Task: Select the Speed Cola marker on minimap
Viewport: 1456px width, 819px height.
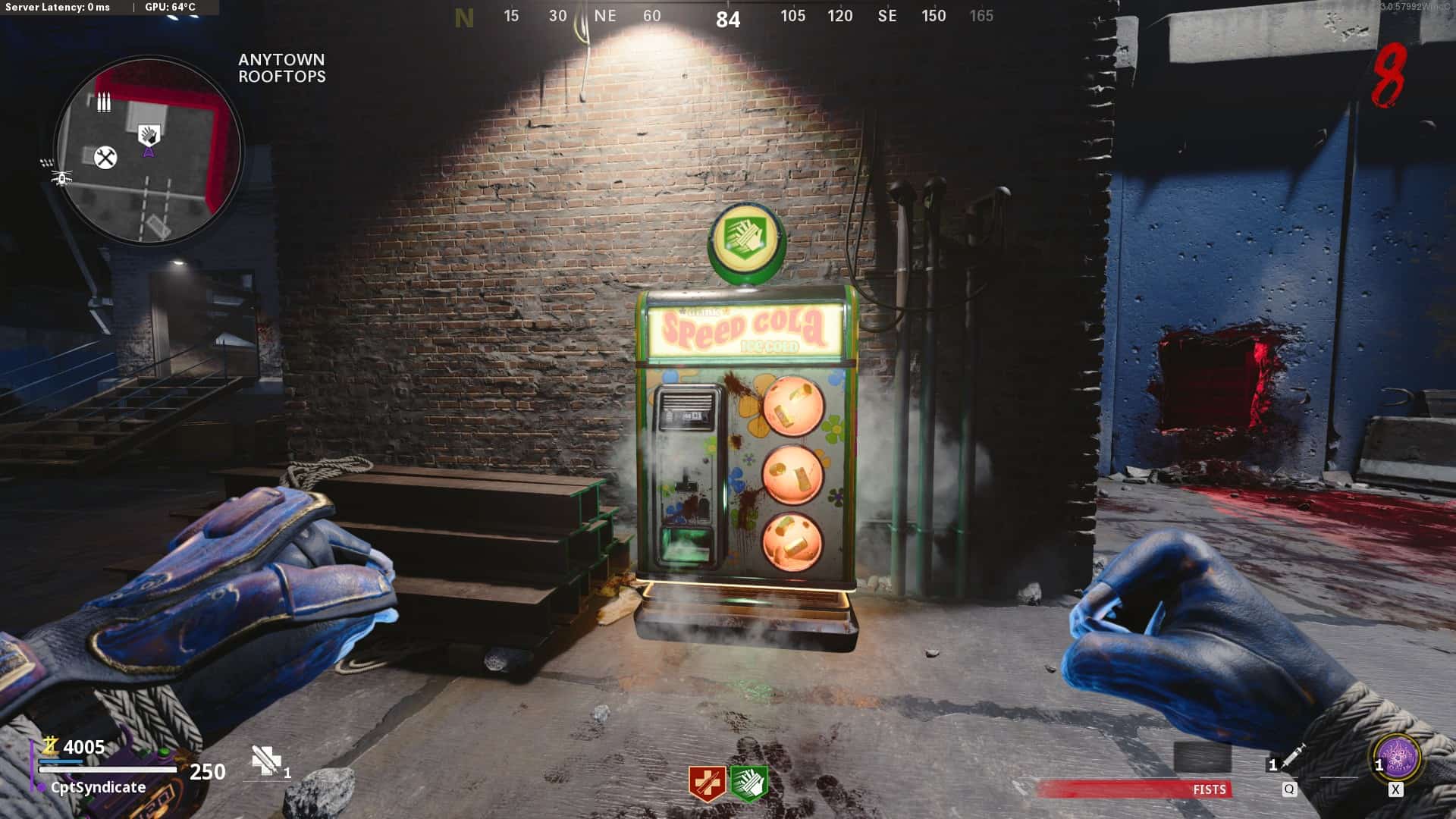Action: click(x=149, y=135)
